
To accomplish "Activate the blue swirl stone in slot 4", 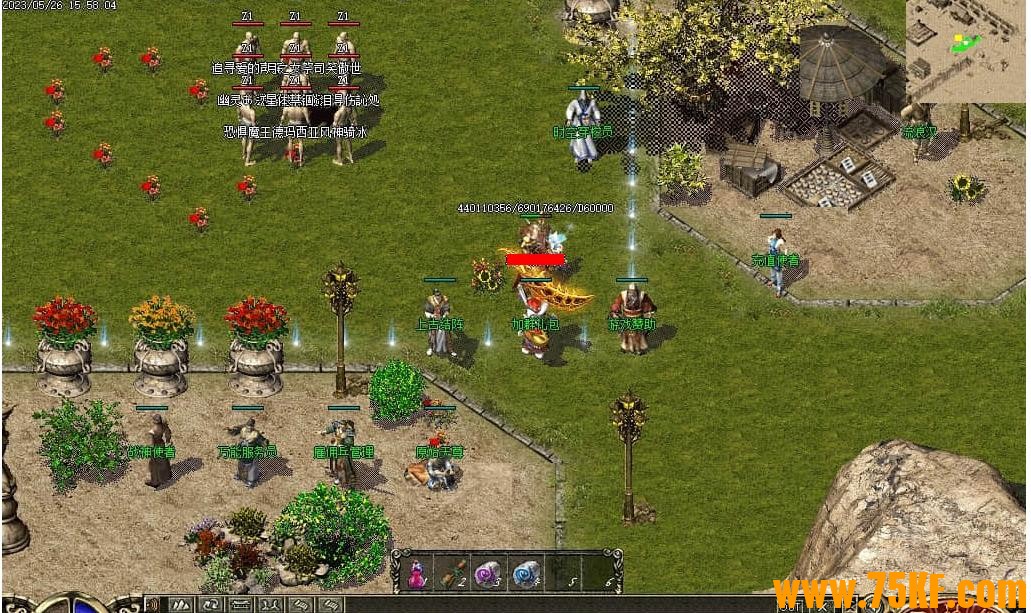I will (524, 573).
